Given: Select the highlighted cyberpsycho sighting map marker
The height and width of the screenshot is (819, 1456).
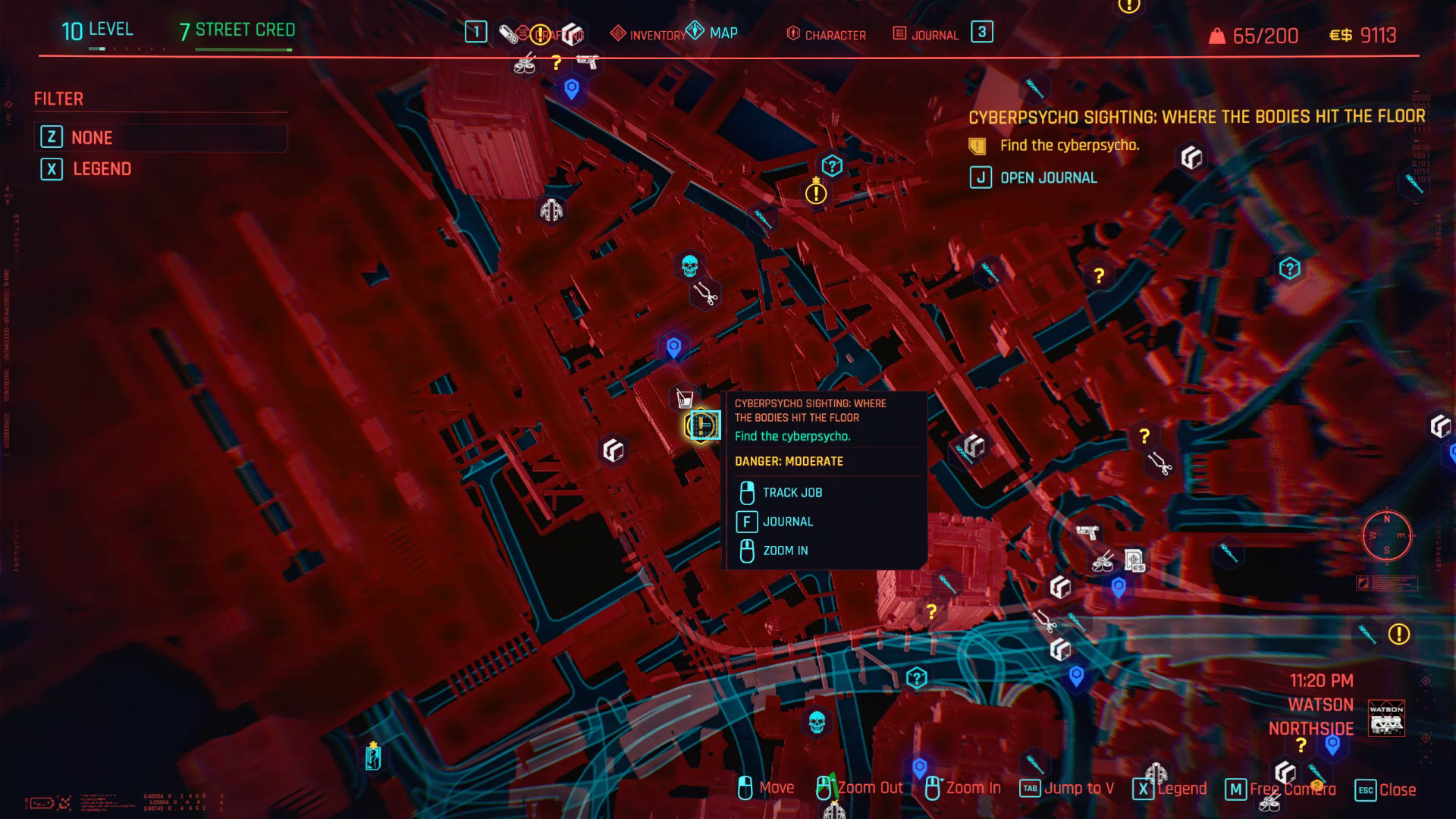Looking at the screenshot, I should (x=702, y=425).
